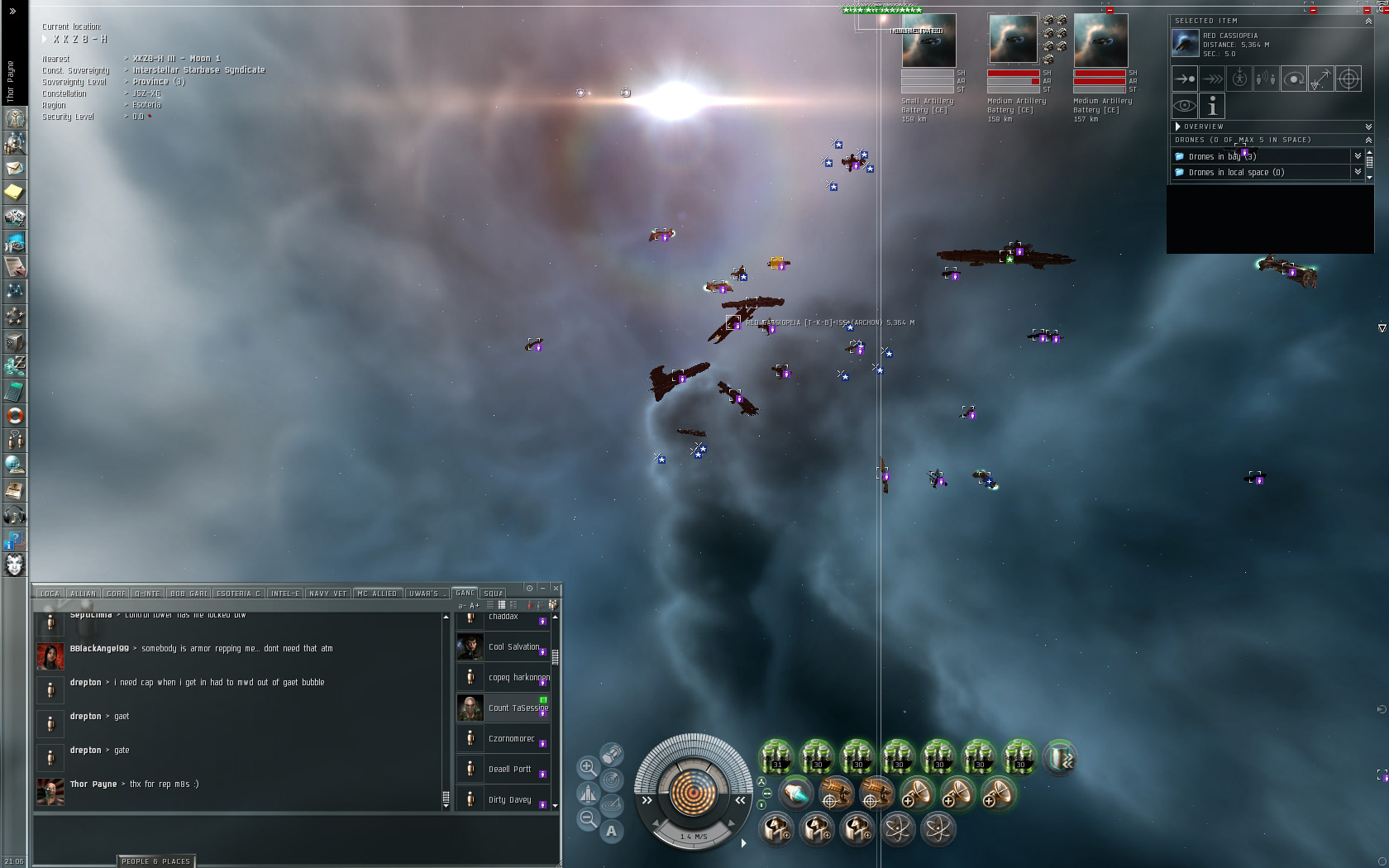
Task: Open the People & Places window
Action: (155, 861)
